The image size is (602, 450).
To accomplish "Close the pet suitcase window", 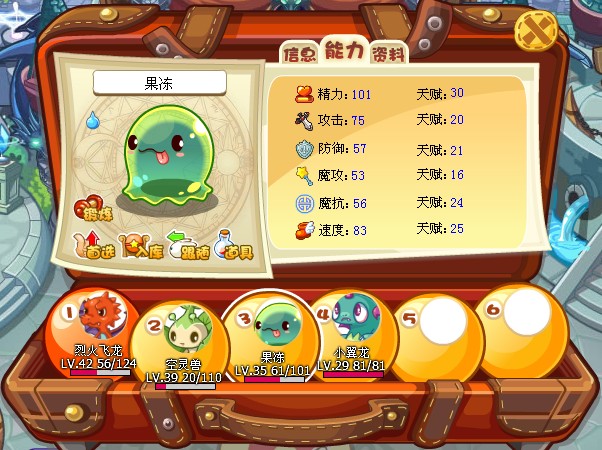I will [536, 32].
